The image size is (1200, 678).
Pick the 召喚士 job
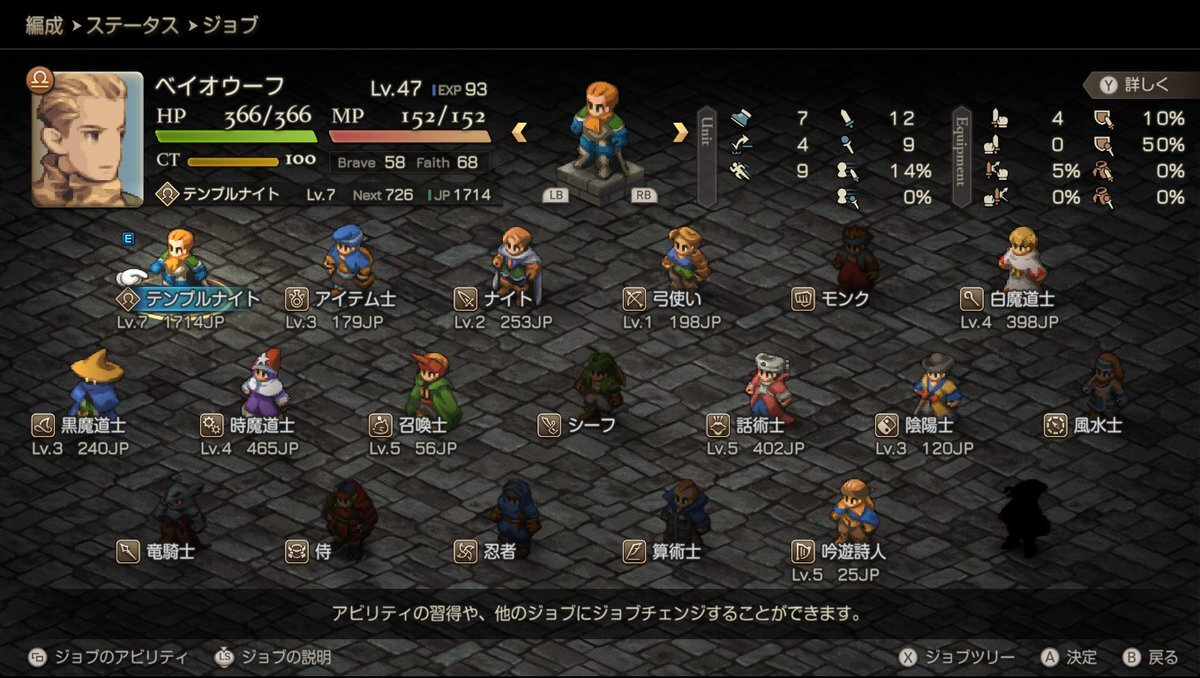416,425
